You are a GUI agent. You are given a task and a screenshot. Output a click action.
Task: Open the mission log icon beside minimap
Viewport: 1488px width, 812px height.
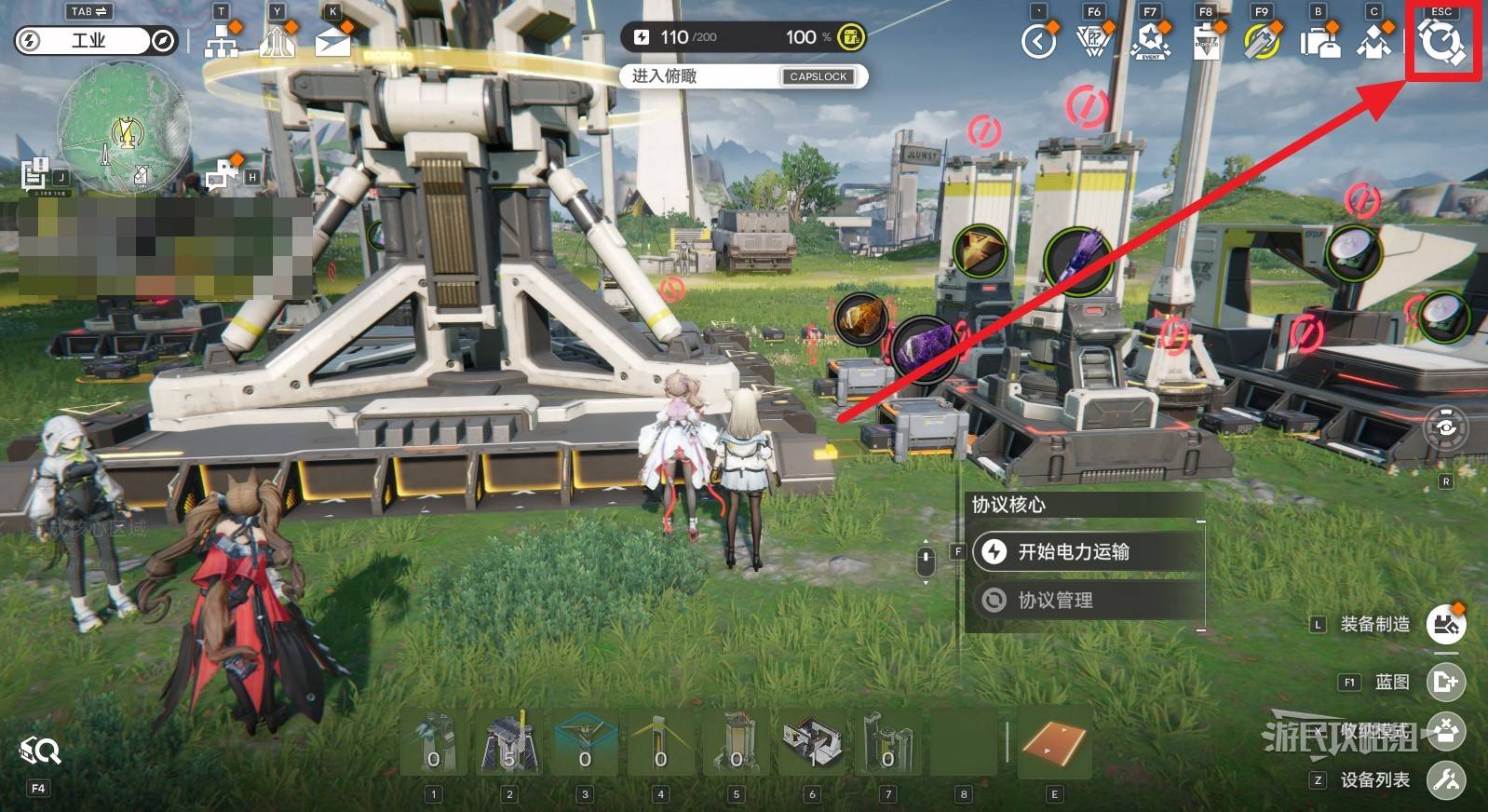35,174
